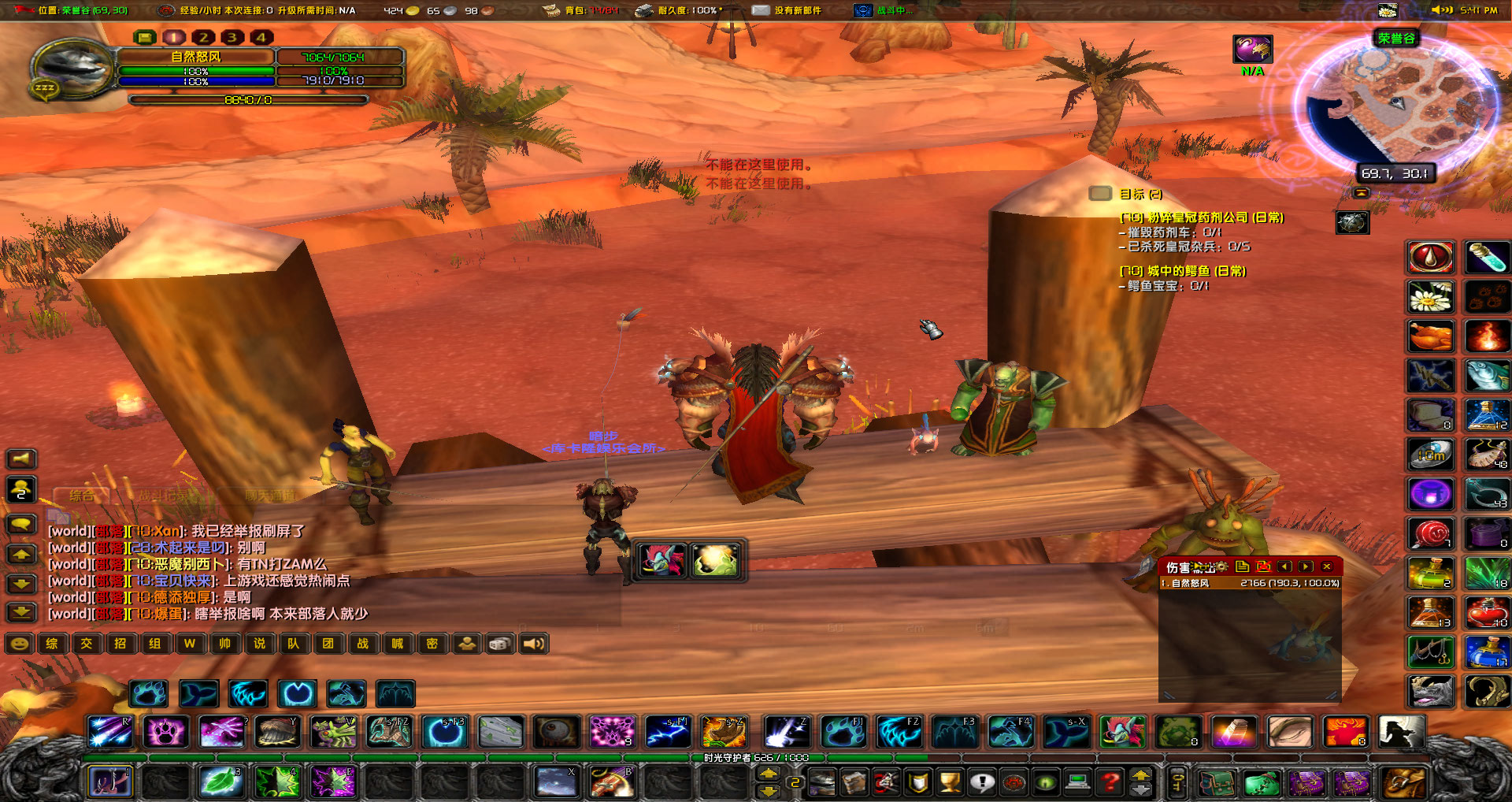The width and height of the screenshot is (1512, 802).
Task: Click the armor durability icon on top bar
Action: pos(642,10)
